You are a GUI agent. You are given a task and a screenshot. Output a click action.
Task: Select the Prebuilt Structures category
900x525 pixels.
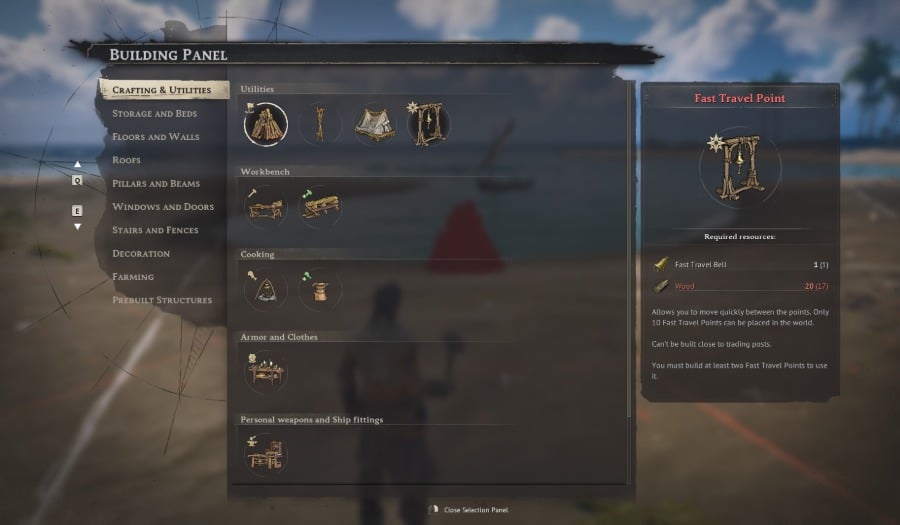pos(162,300)
